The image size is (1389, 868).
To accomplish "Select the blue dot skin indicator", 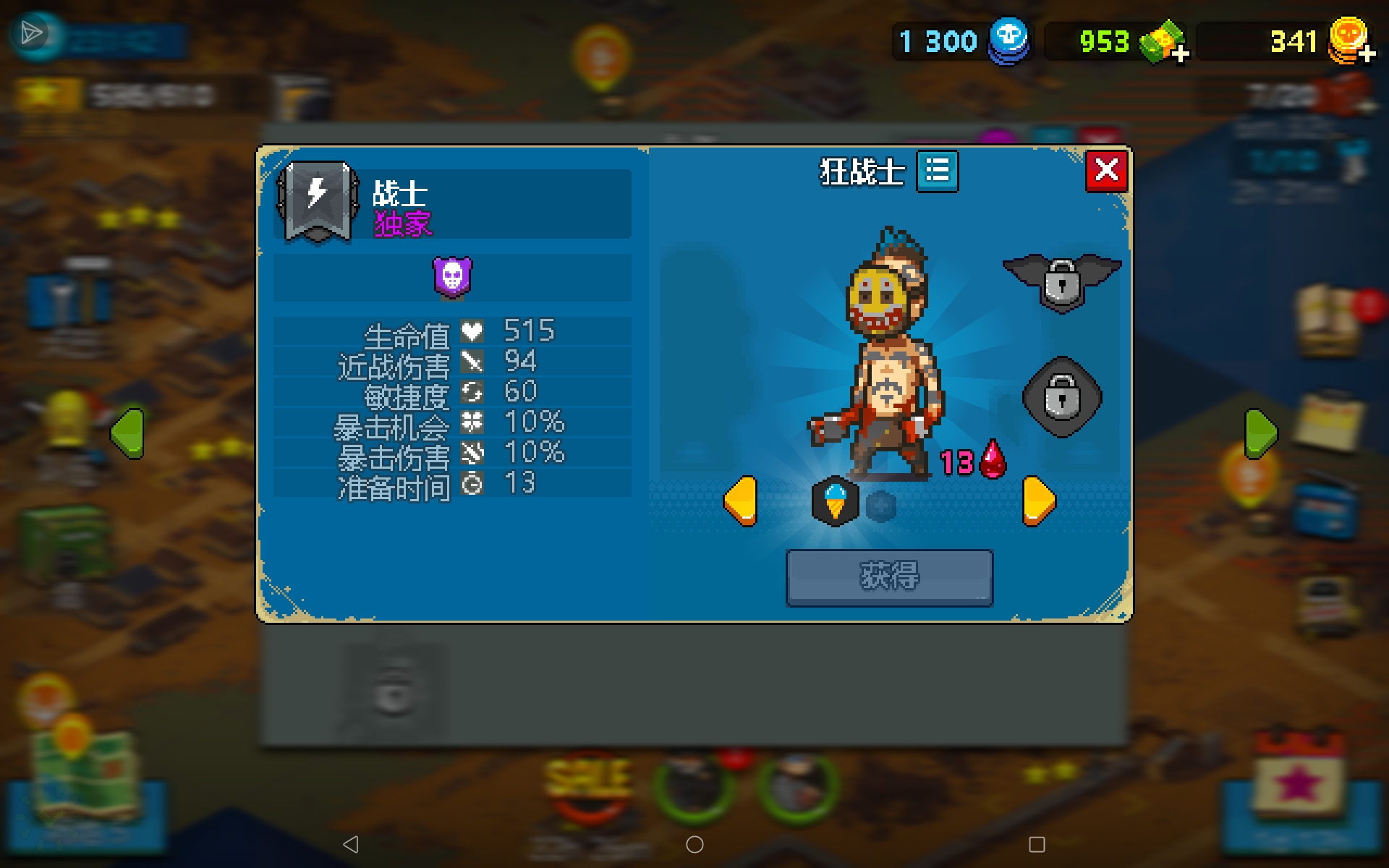I will (880, 506).
